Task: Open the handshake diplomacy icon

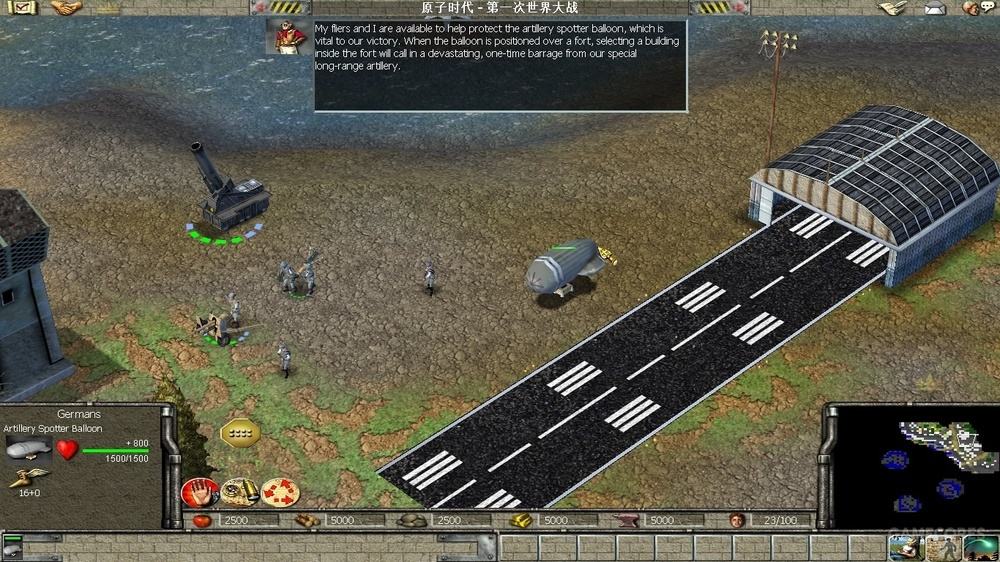Action: click(x=65, y=8)
